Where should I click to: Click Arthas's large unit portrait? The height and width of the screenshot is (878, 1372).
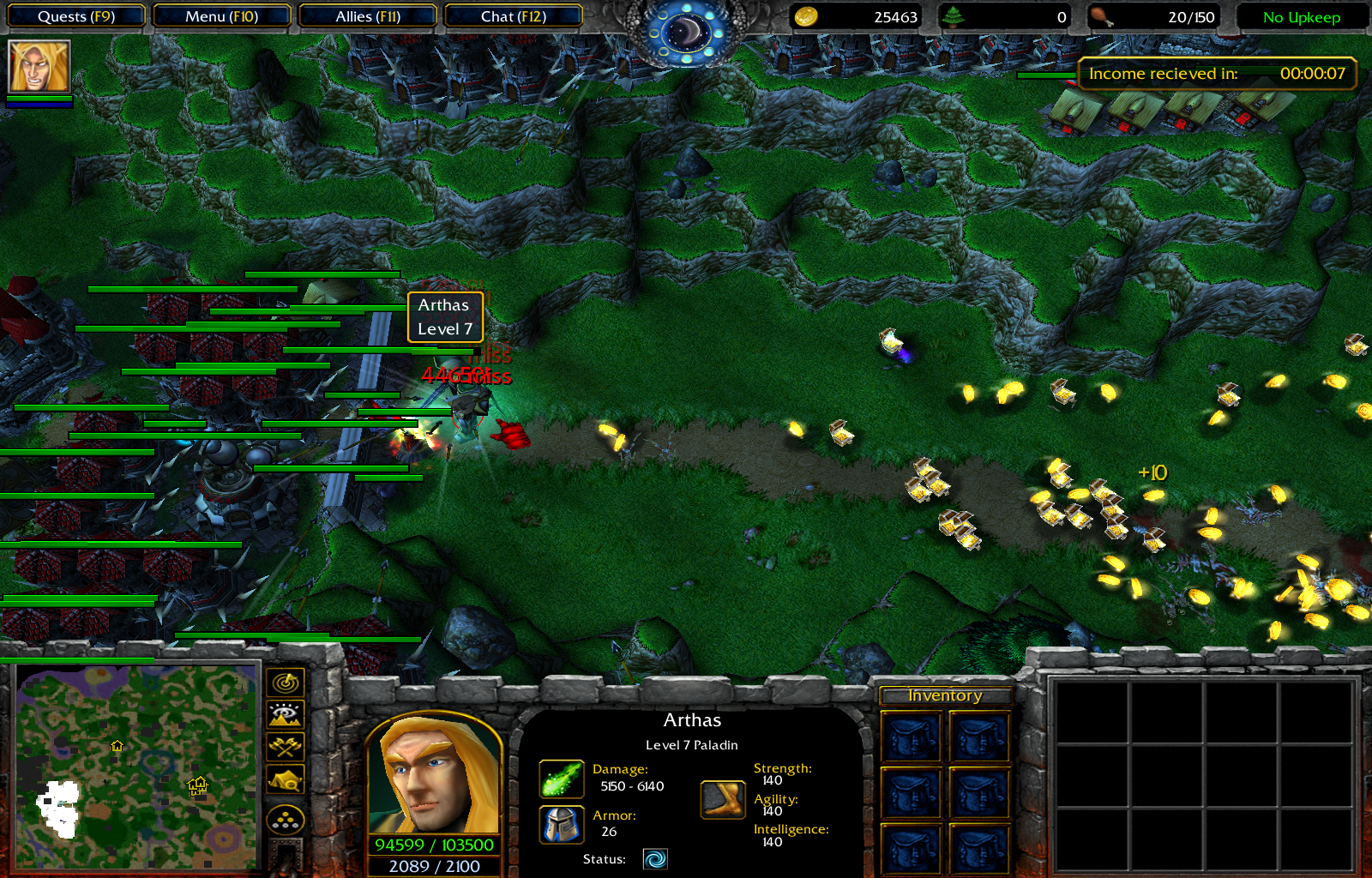pos(434,774)
